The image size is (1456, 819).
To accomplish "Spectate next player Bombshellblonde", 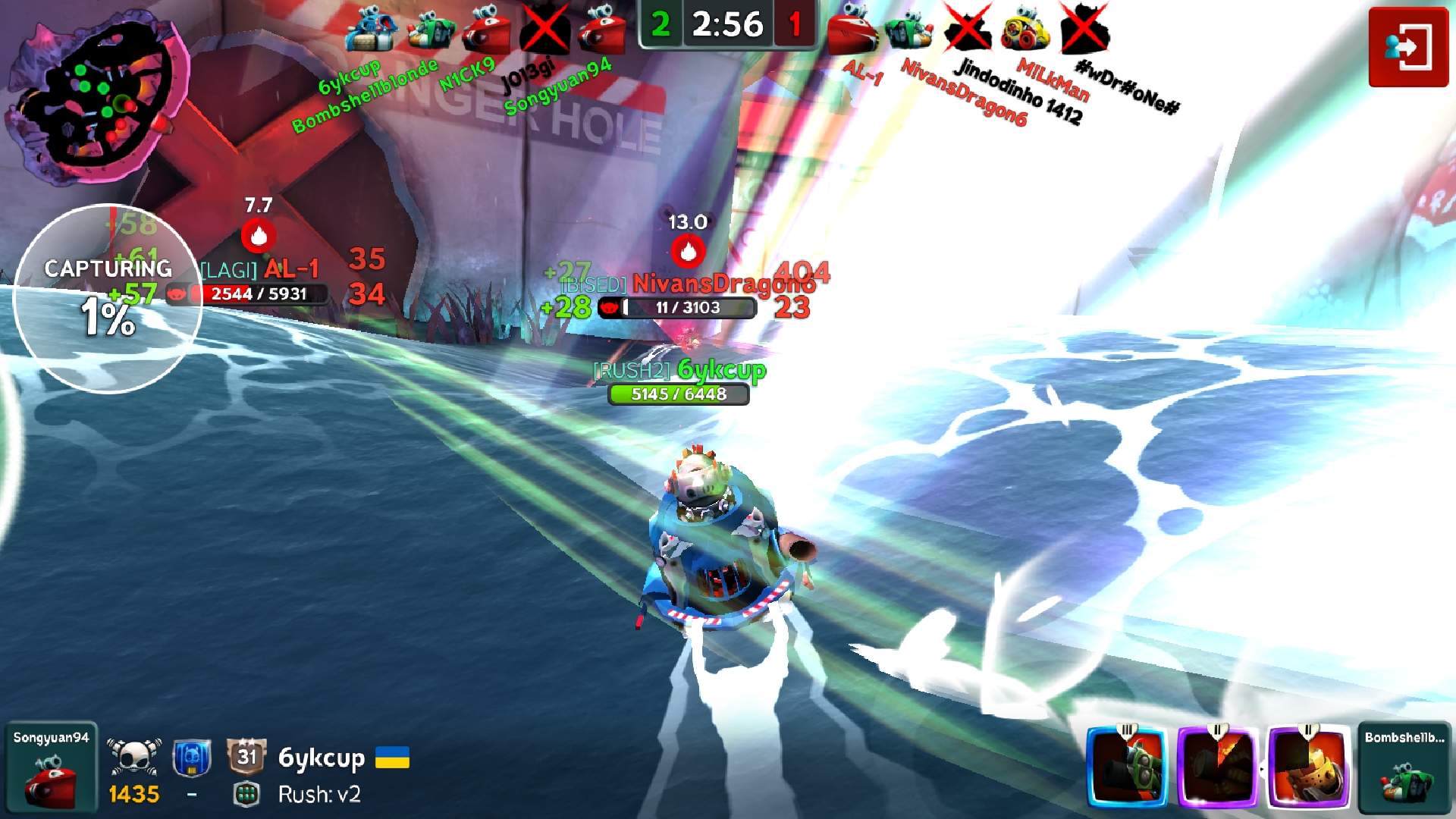I will pos(1404,767).
